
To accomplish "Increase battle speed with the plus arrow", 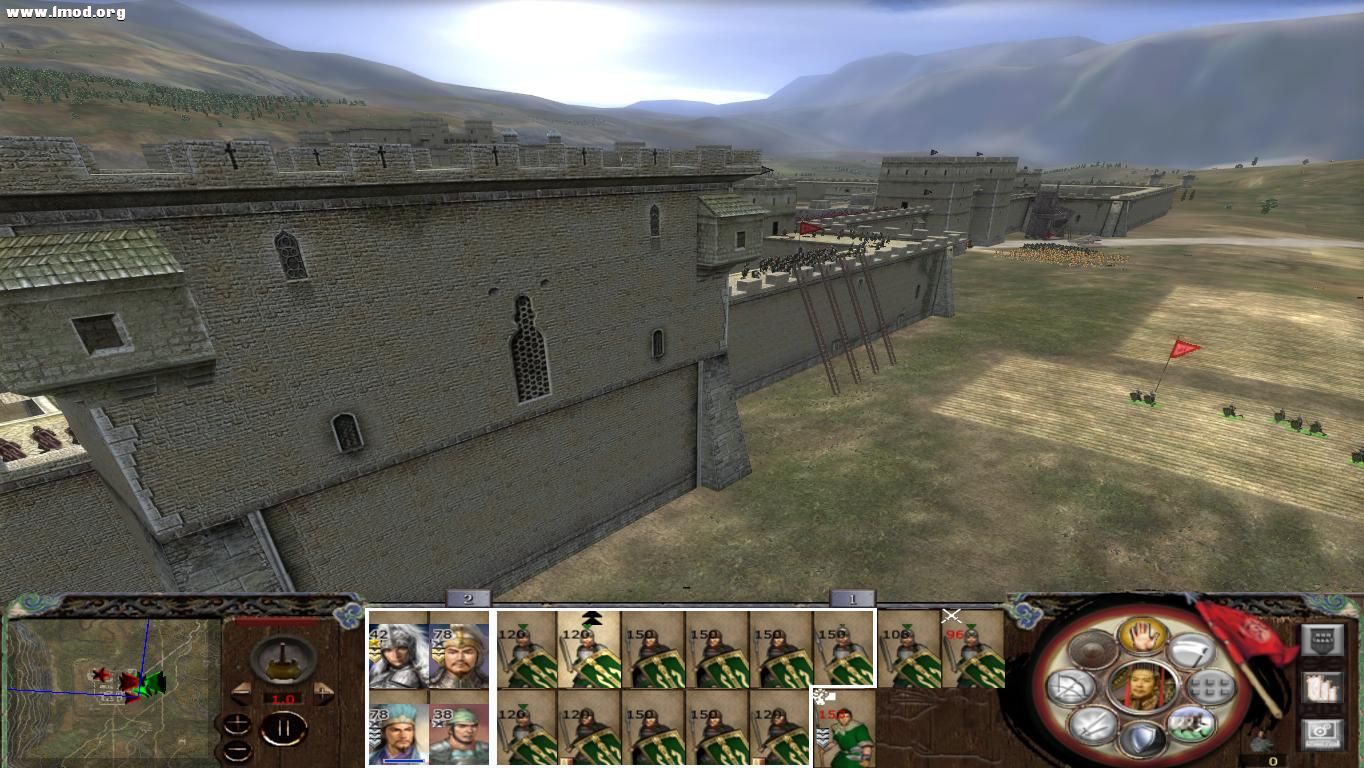I will click(x=323, y=692).
